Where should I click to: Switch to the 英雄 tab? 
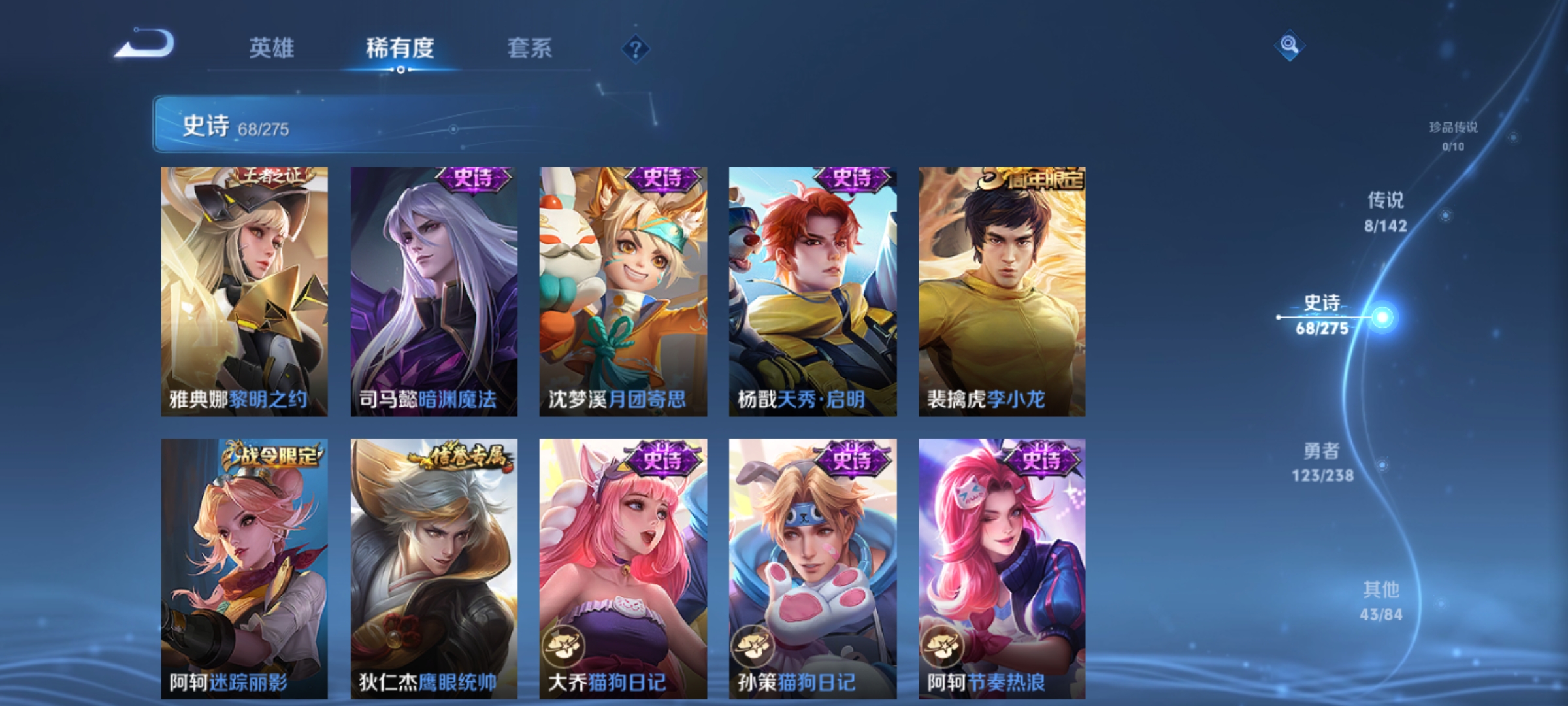point(273,48)
